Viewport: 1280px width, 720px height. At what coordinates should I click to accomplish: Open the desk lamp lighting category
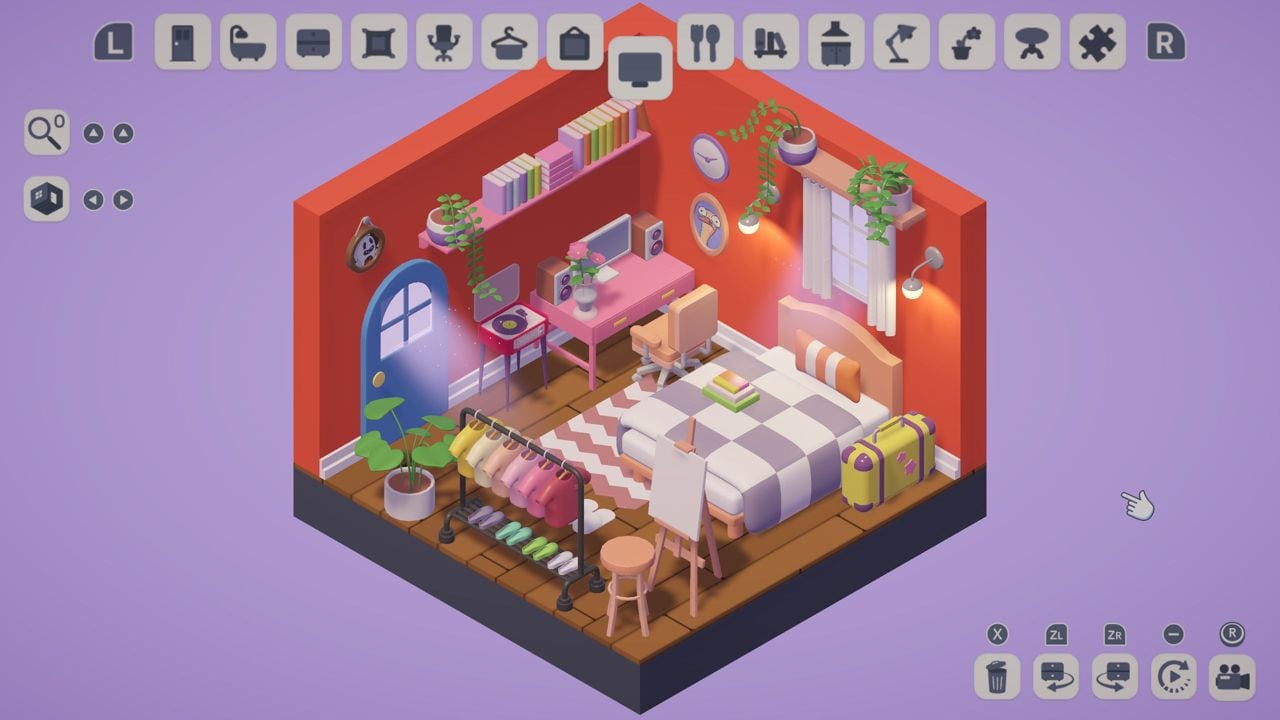click(901, 42)
